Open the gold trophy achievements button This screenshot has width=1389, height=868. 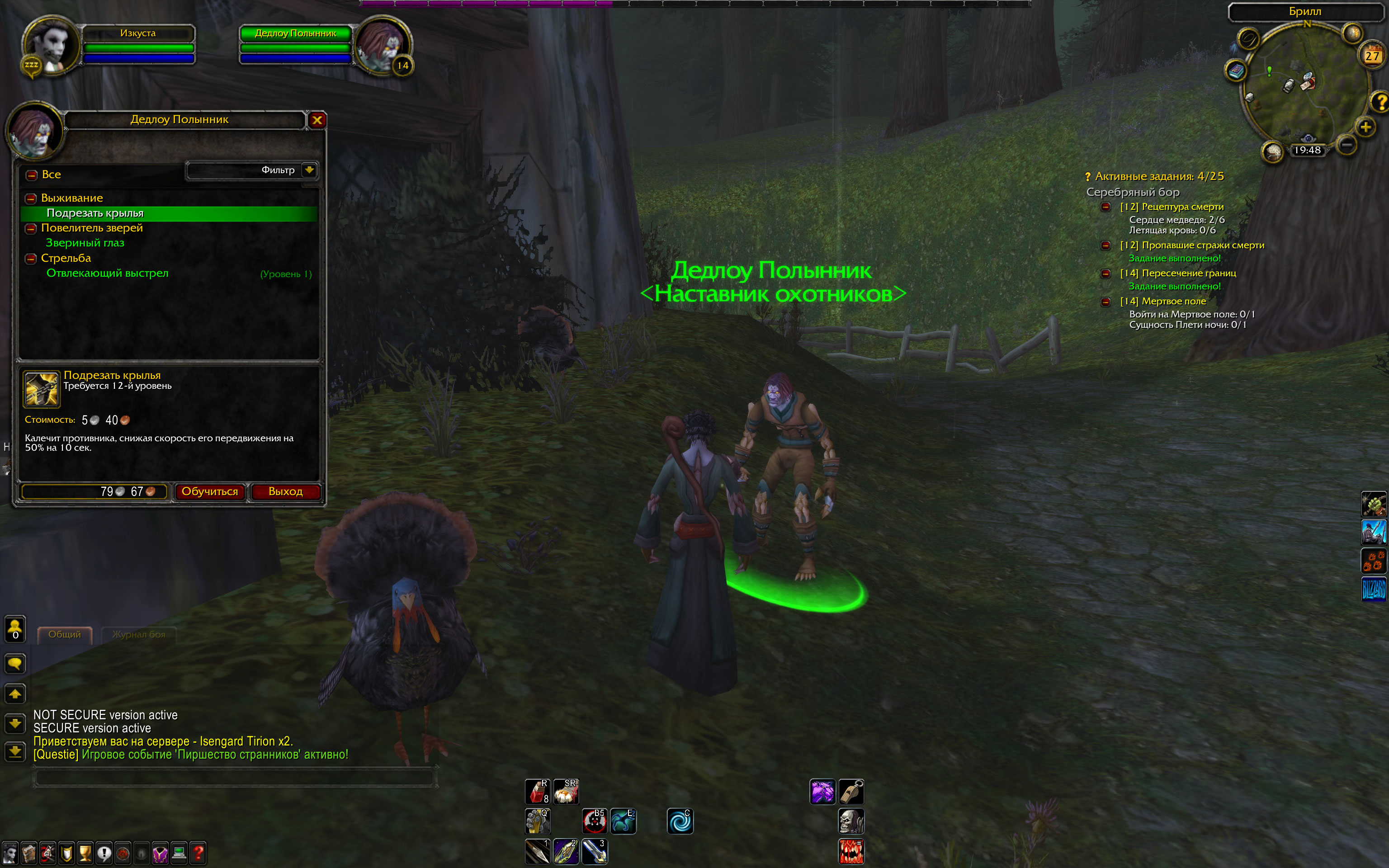(85, 854)
